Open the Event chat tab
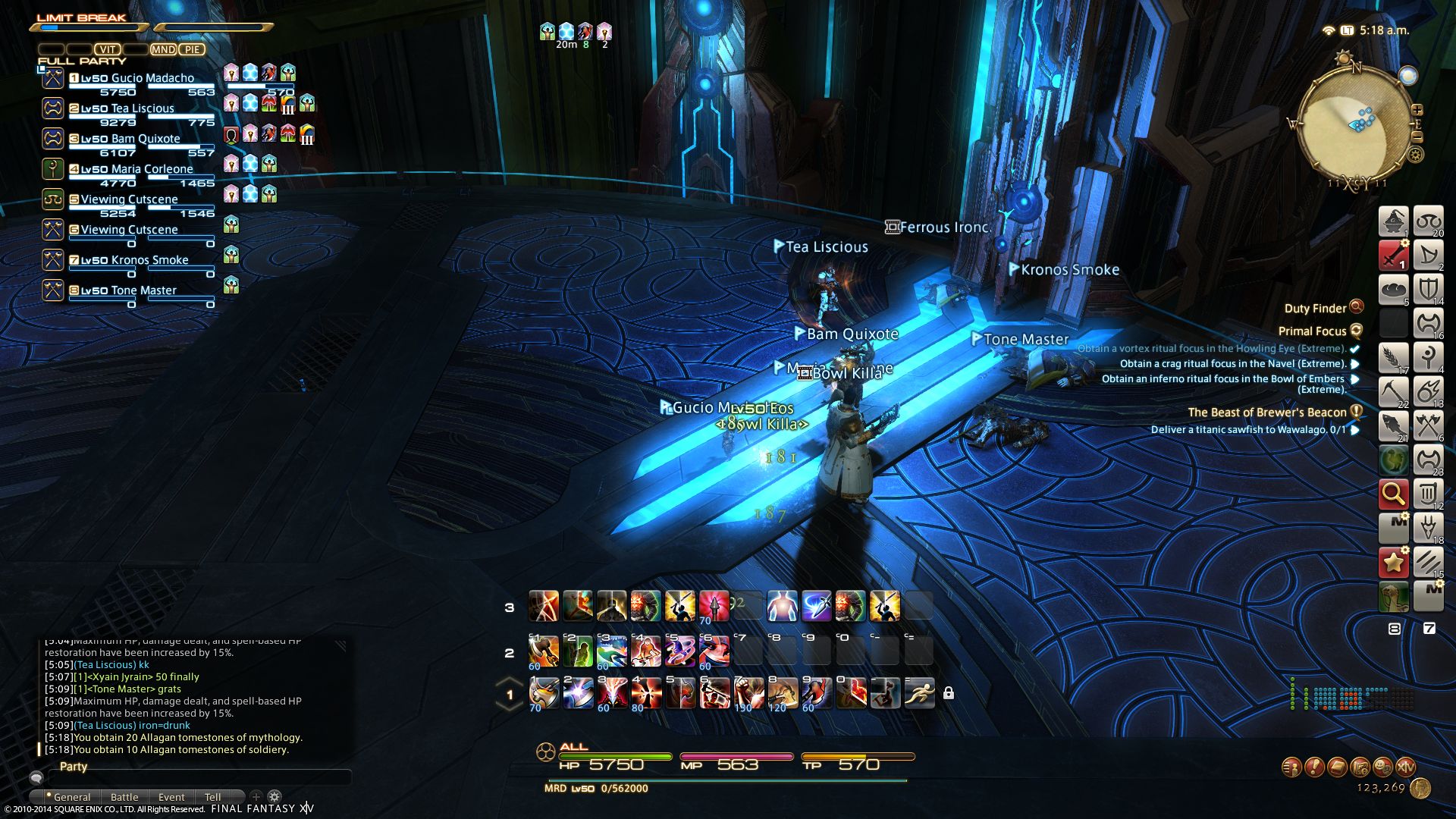Image resolution: width=1456 pixels, height=819 pixels. click(x=171, y=797)
